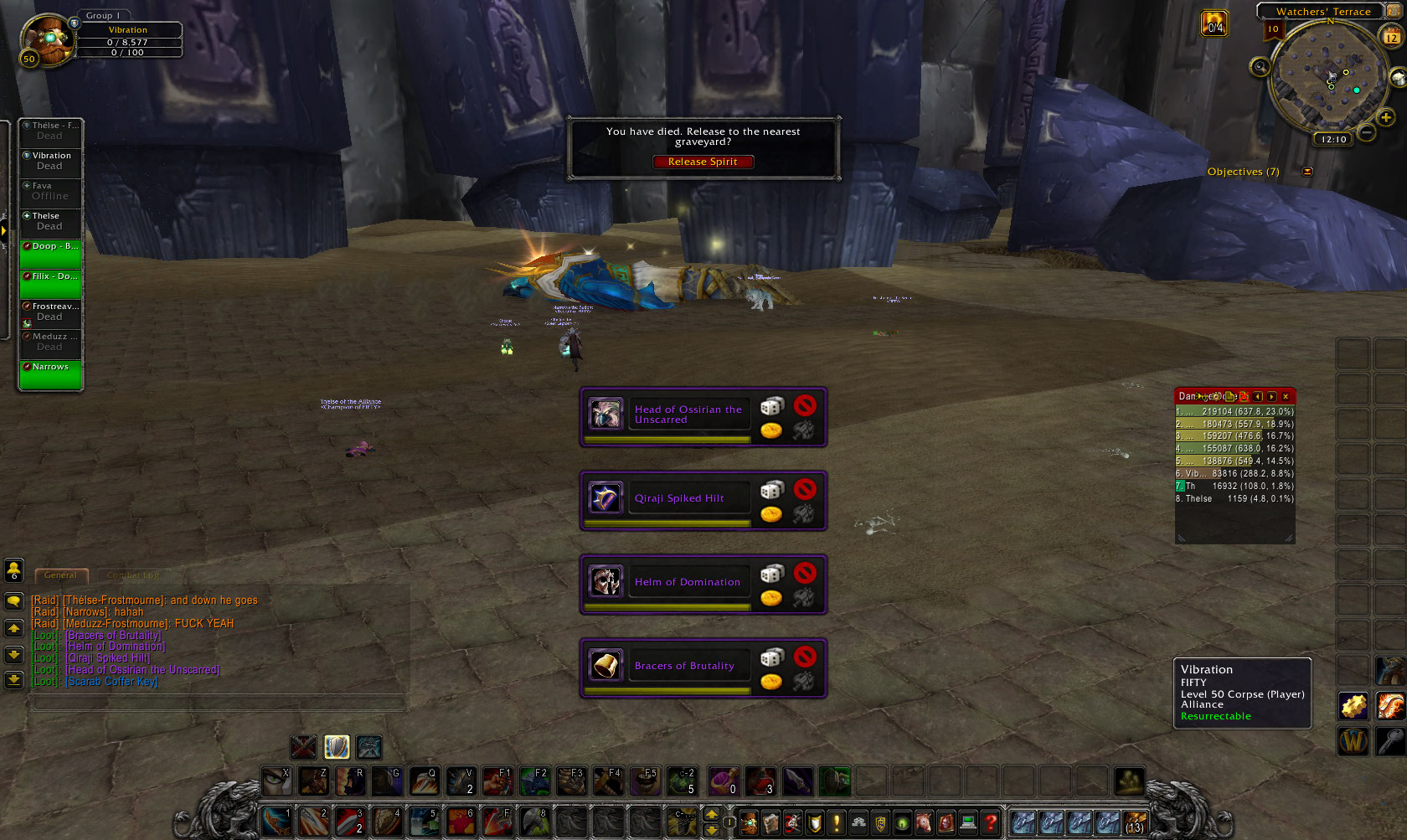The width and height of the screenshot is (1407, 840).
Task: Open the red question mark help menu
Action: (991, 823)
